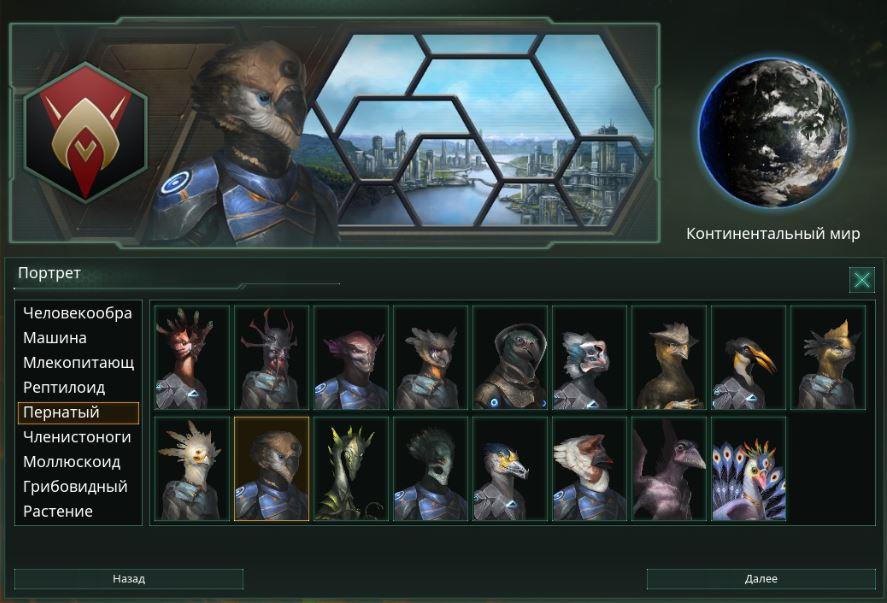
Task: Choose the Млекопитающее species category
Action: (77, 363)
